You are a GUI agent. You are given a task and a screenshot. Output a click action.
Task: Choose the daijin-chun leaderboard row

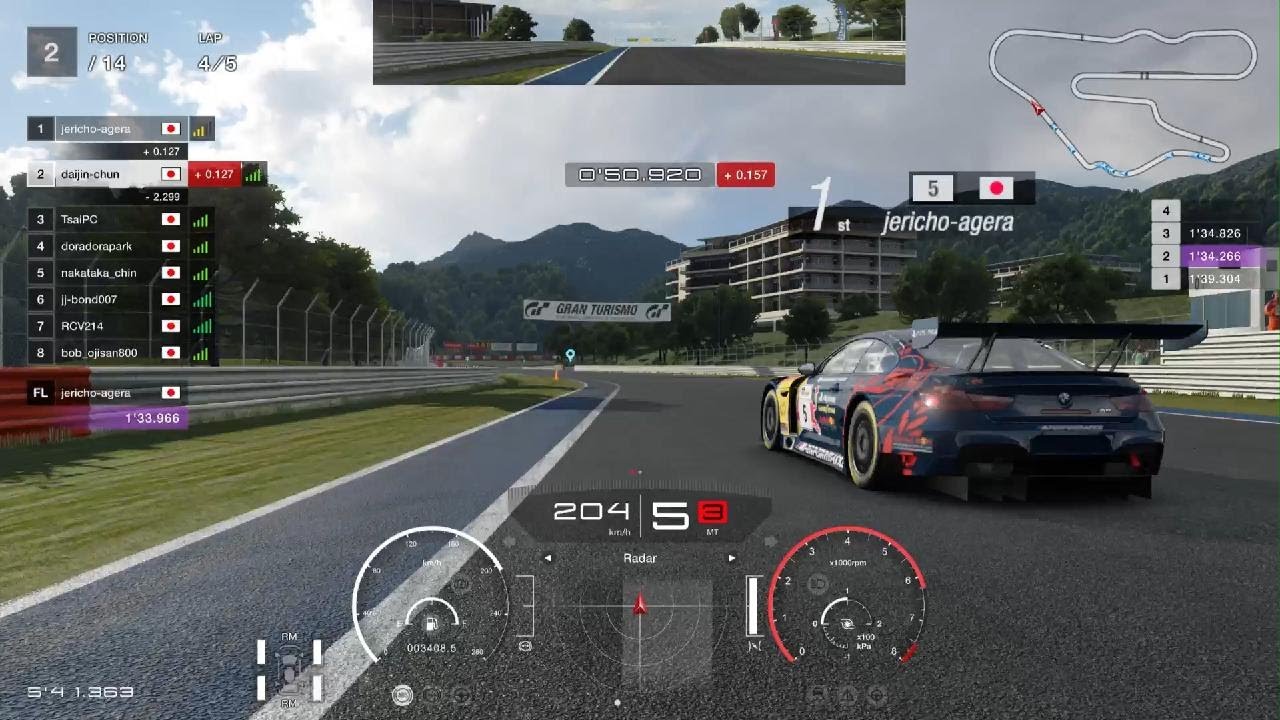coord(120,174)
